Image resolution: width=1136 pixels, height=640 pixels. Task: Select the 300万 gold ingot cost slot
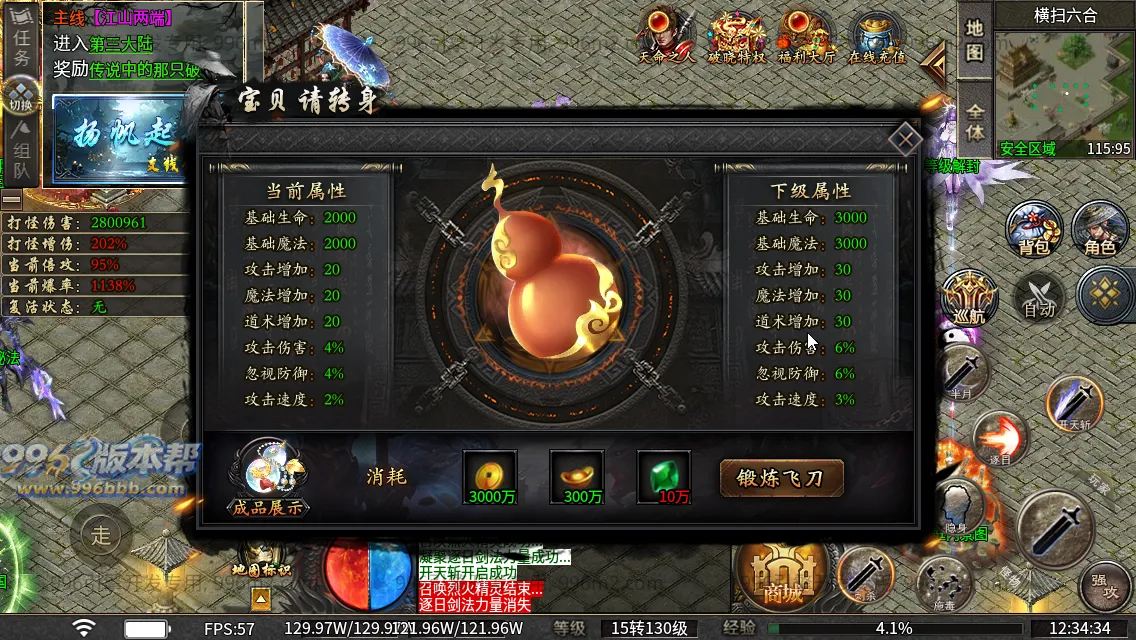point(577,477)
